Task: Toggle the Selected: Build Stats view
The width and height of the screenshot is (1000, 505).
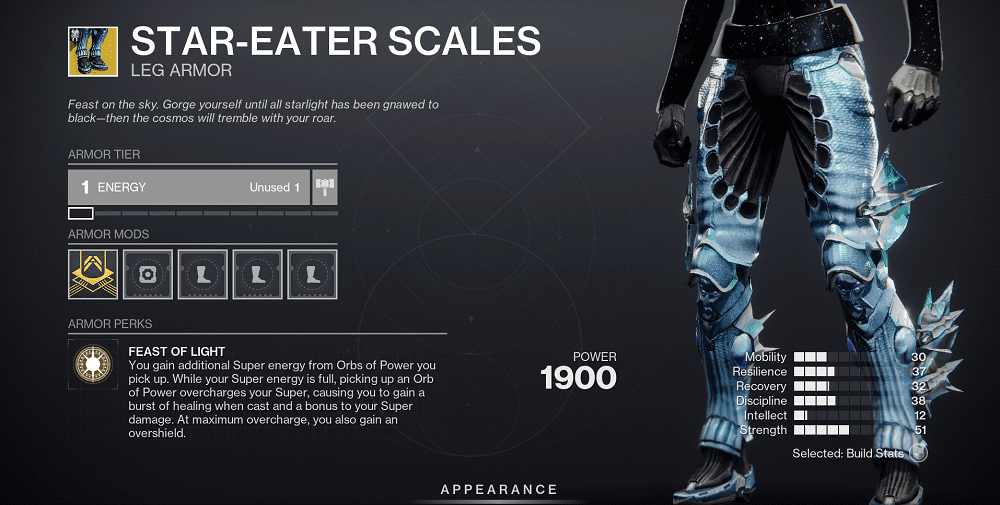Action: (x=918, y=453)
